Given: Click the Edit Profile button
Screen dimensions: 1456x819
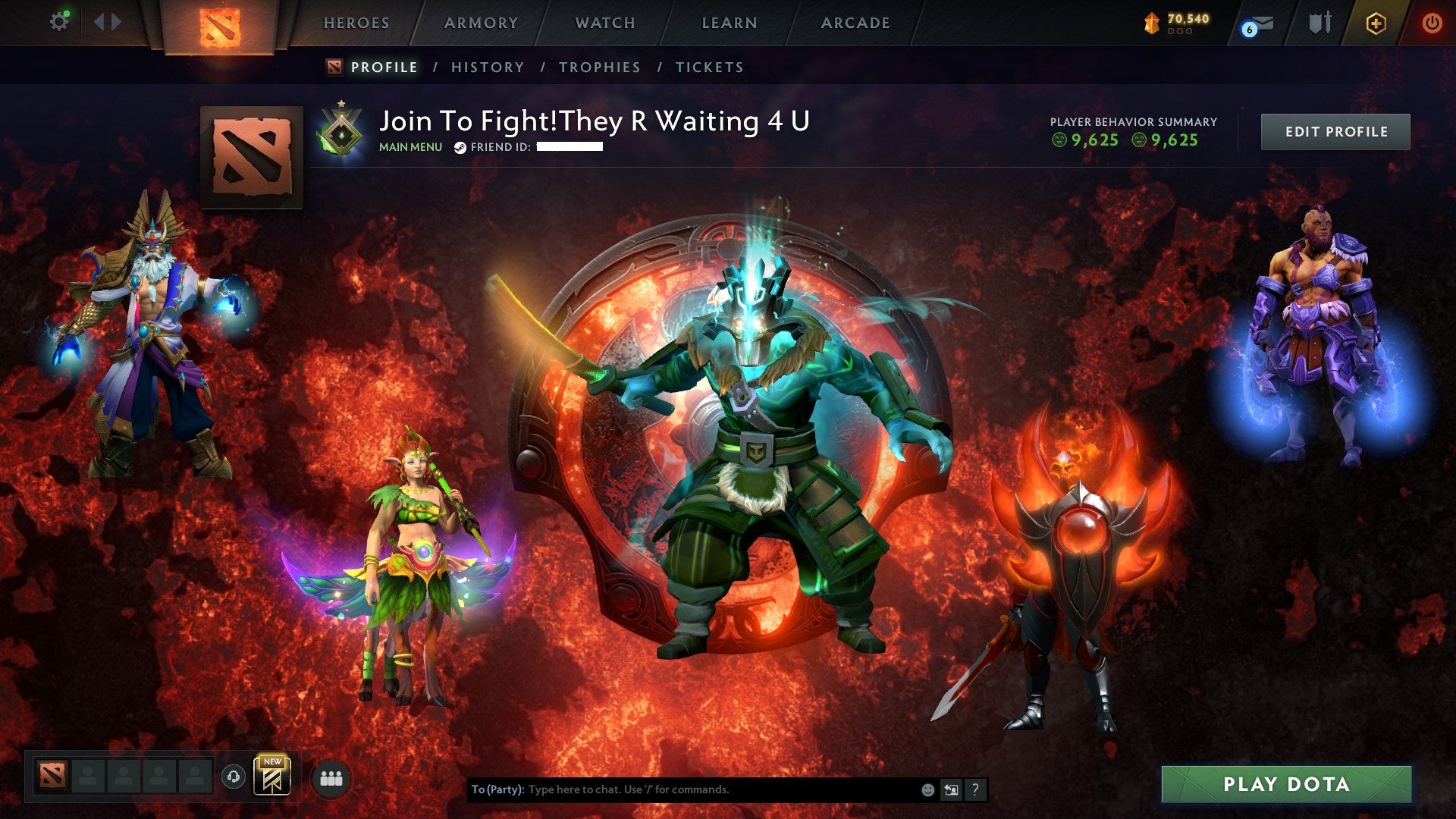Looking at the screenshot, I should click(1335, 131).
